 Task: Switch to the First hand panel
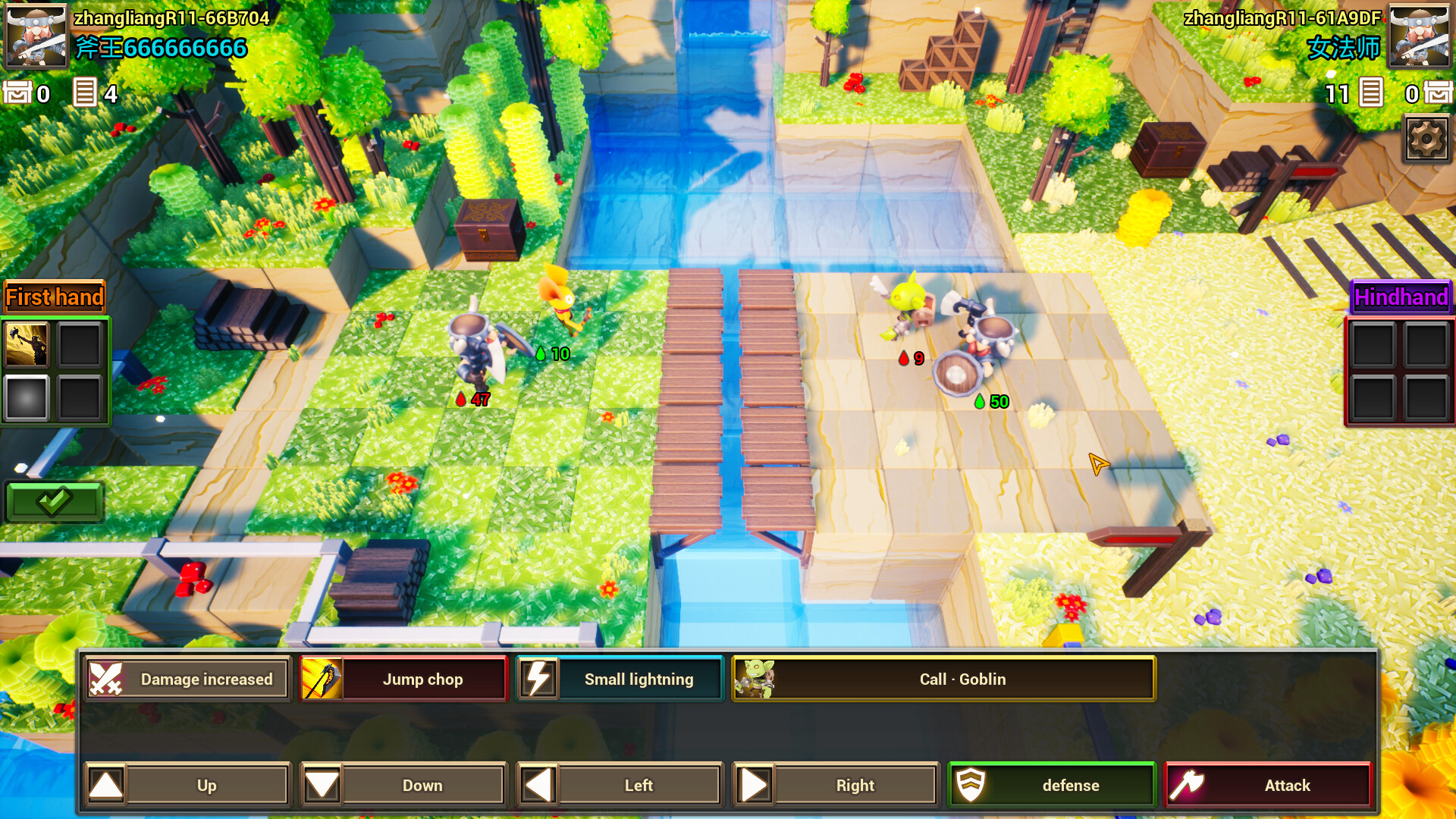(55, 297)
